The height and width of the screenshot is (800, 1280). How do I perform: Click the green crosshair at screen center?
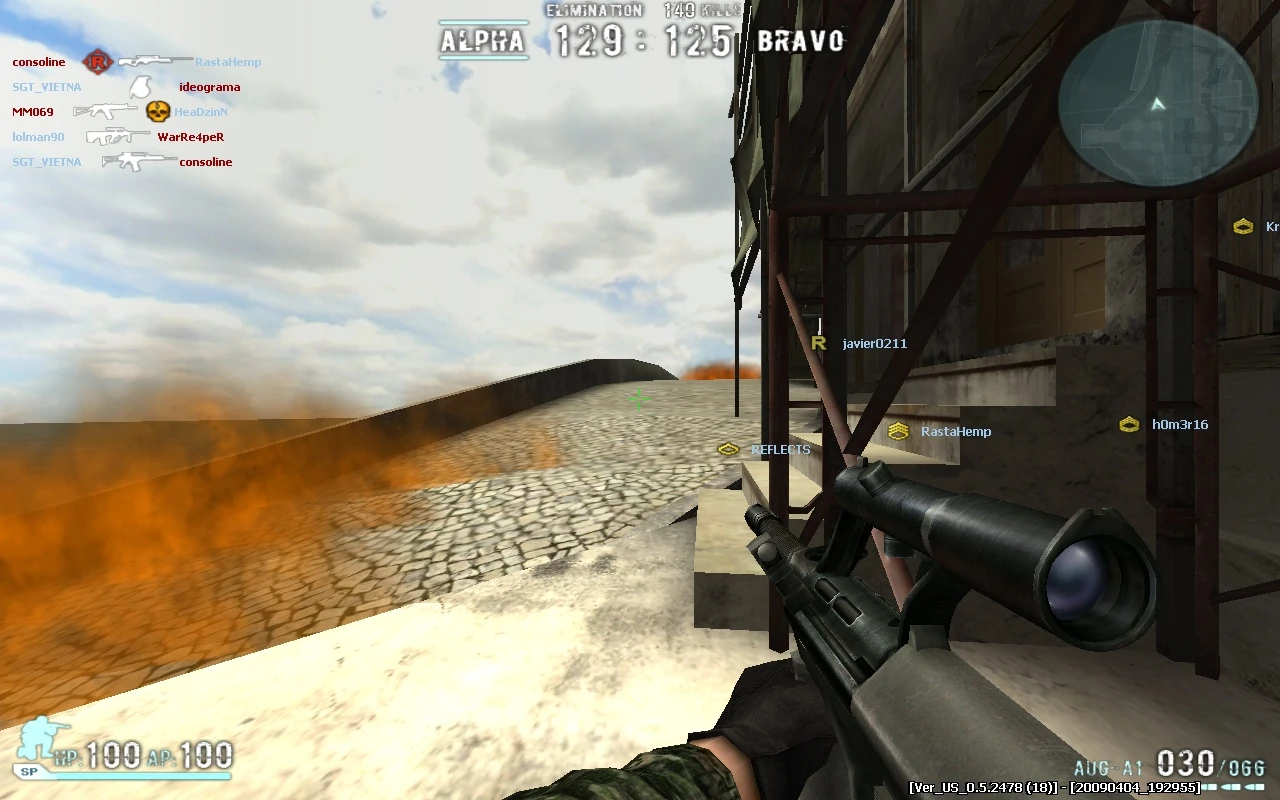638,399
